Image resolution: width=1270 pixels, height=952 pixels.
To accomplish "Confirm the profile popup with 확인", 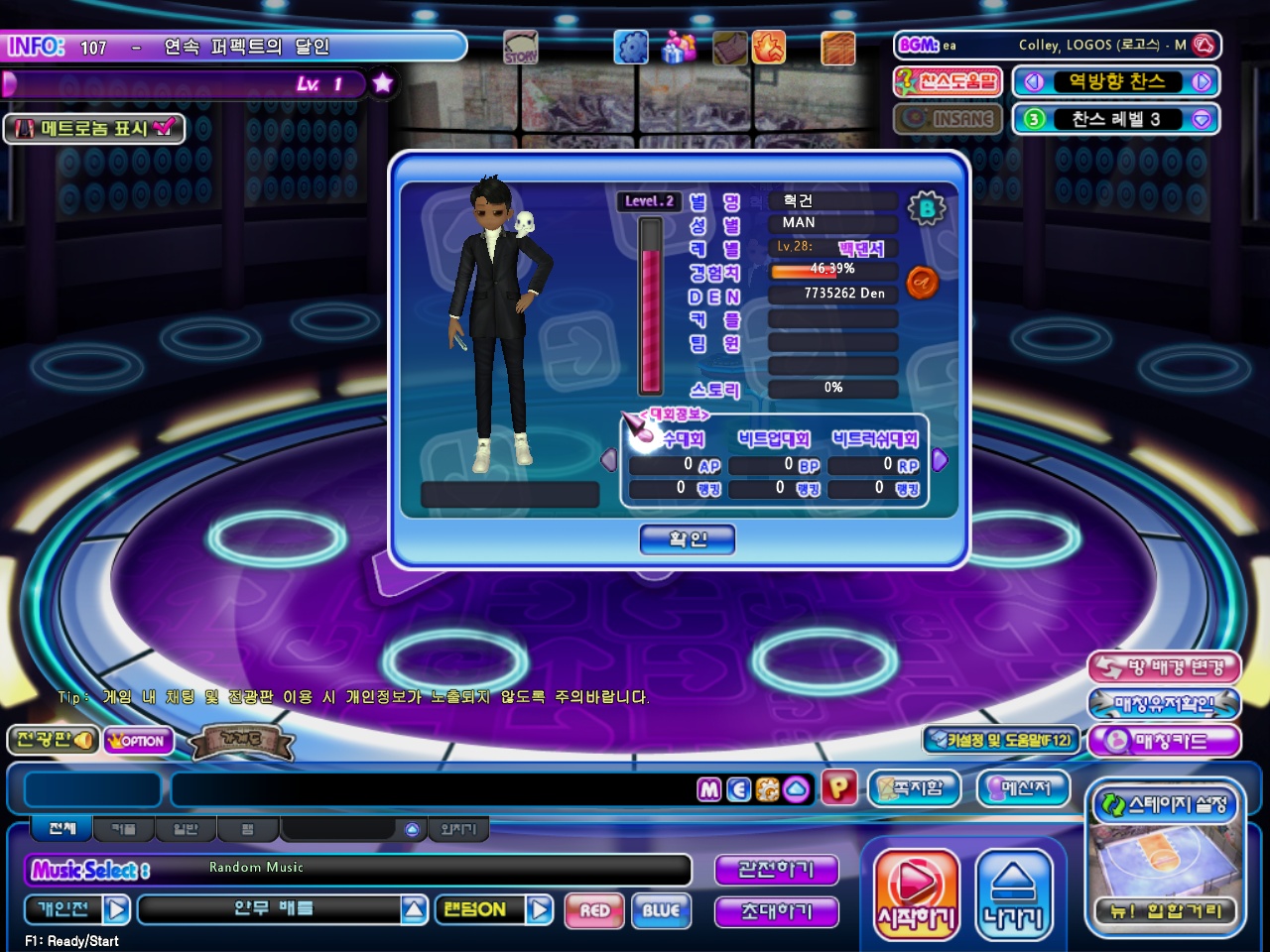I will pyautogui.click(x=688, y=539).
